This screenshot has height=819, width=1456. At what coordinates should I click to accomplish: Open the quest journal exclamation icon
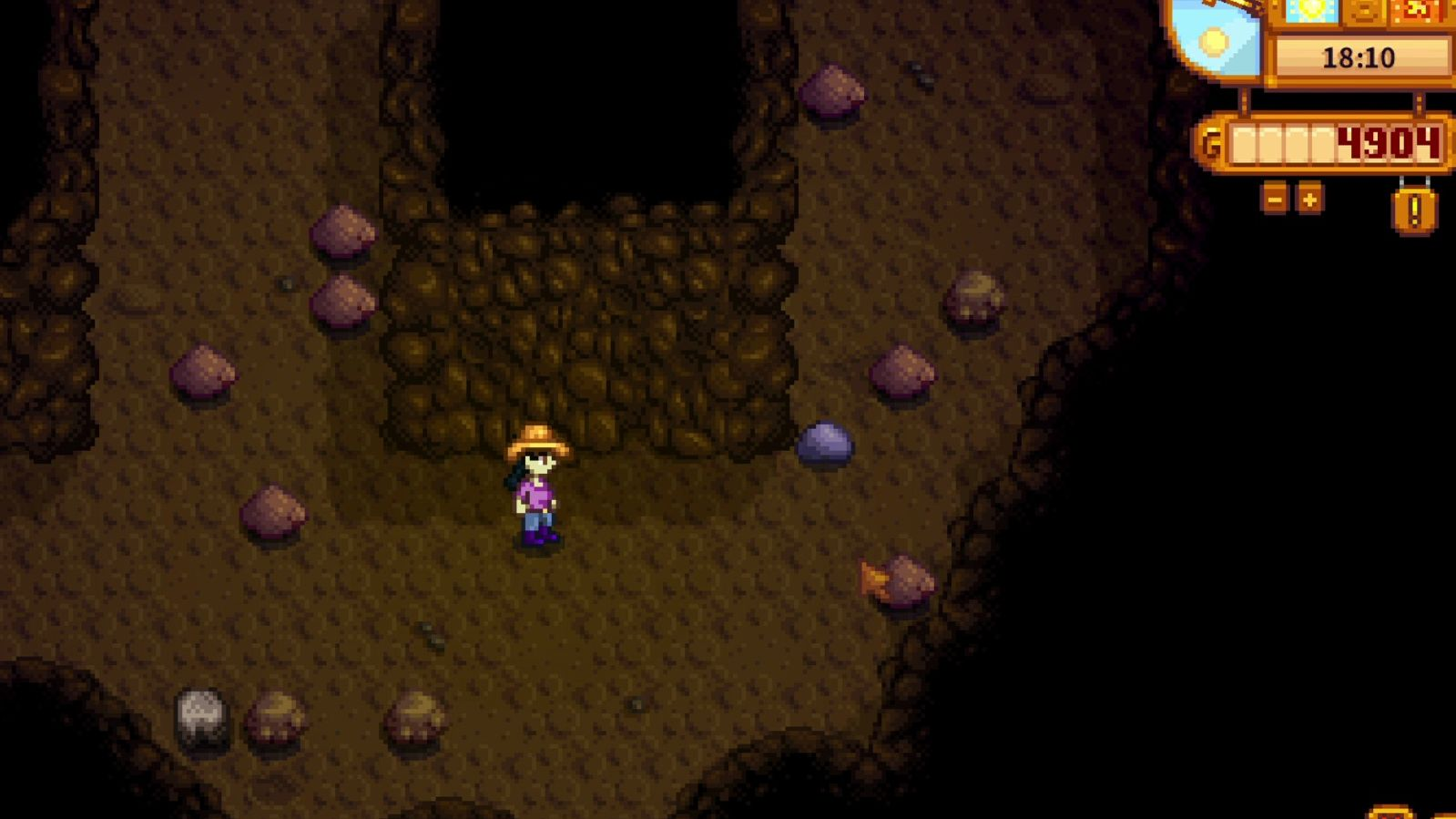[x=1413, y=211]
